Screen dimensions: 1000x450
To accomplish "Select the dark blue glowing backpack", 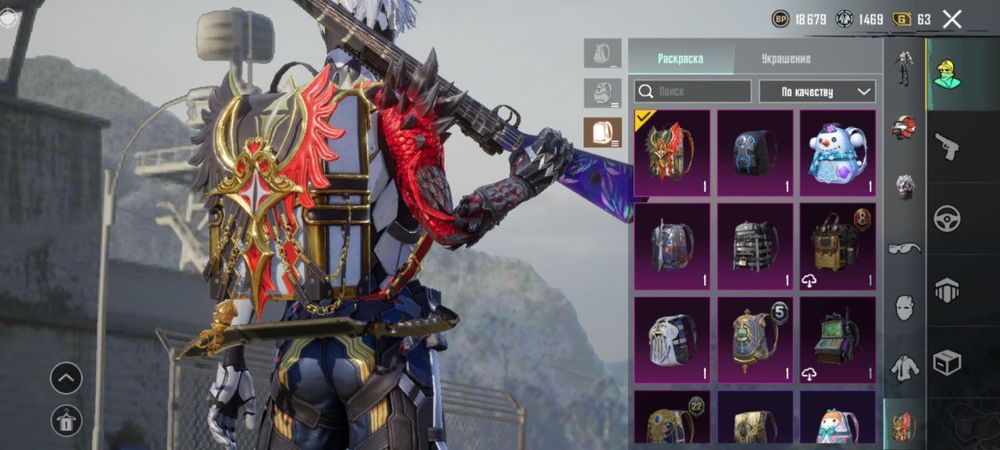I will pos(754,153).
